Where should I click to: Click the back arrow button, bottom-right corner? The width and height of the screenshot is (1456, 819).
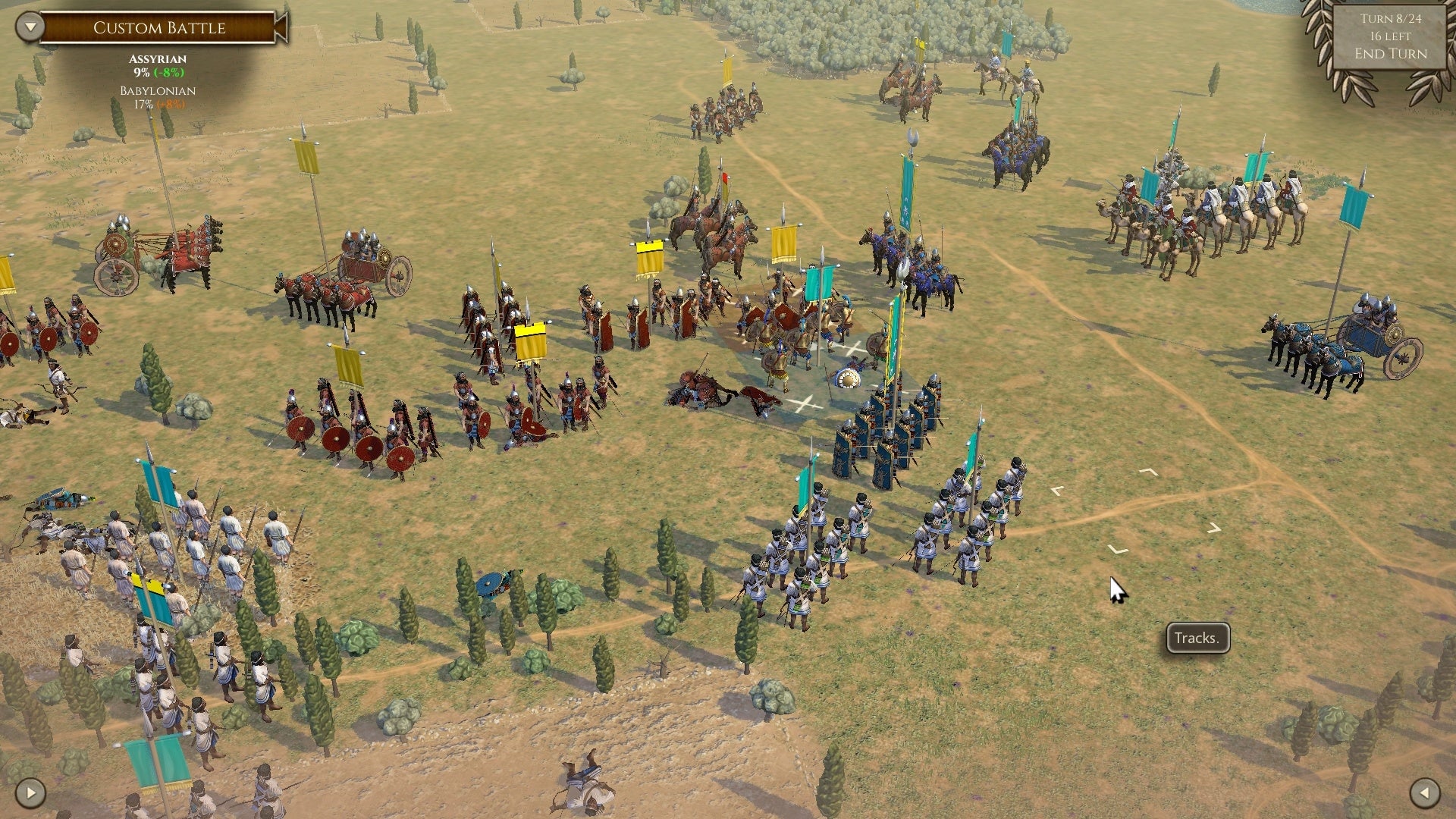(1424, 793)
